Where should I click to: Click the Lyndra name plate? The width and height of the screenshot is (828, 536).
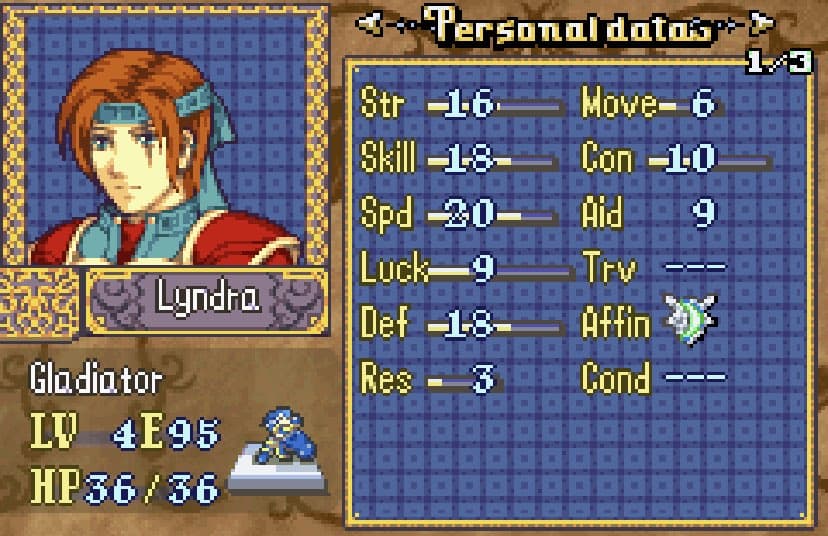[x=206, y=299]
